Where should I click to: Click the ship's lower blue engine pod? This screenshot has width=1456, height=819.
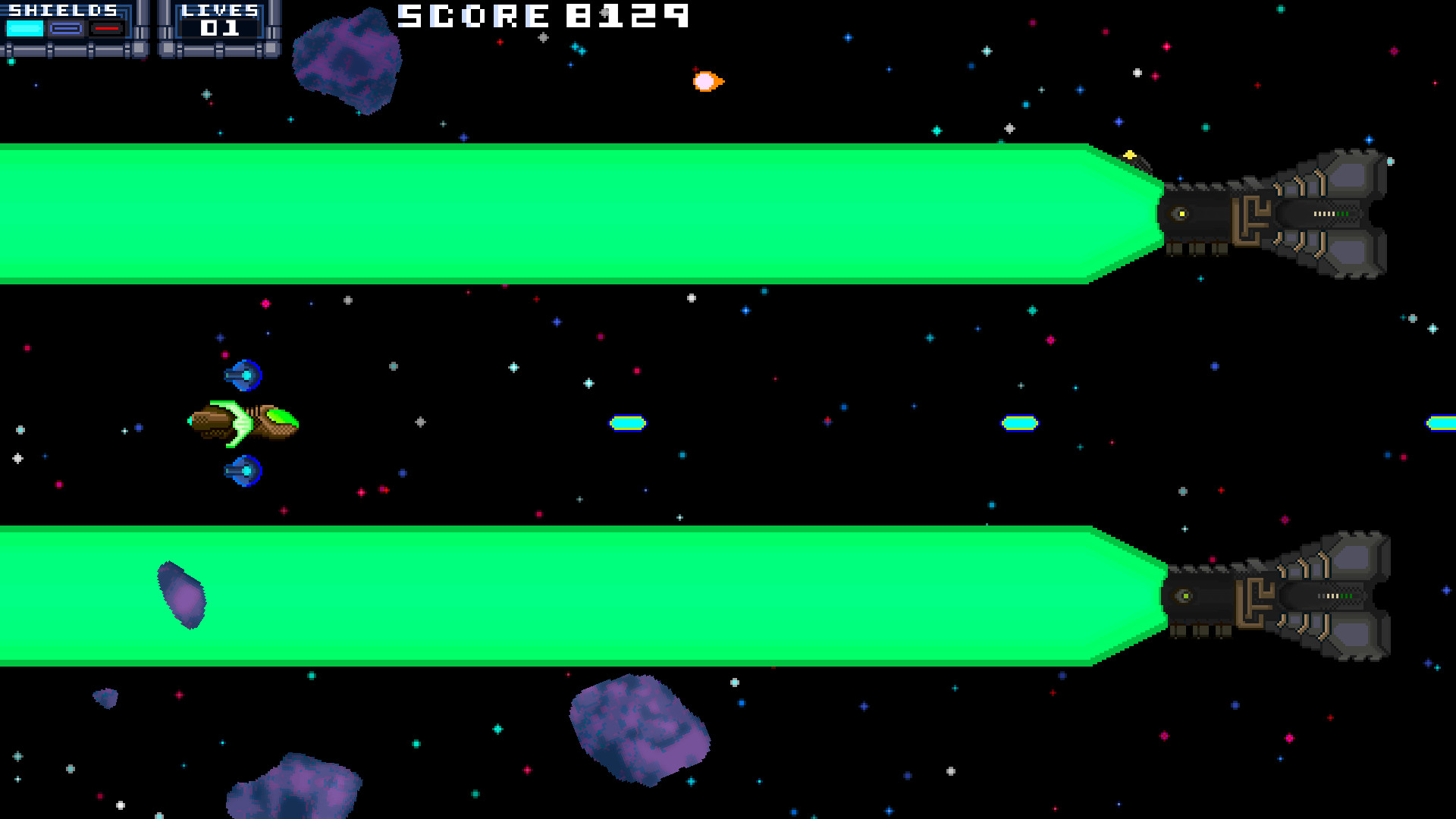pos(244,470)
